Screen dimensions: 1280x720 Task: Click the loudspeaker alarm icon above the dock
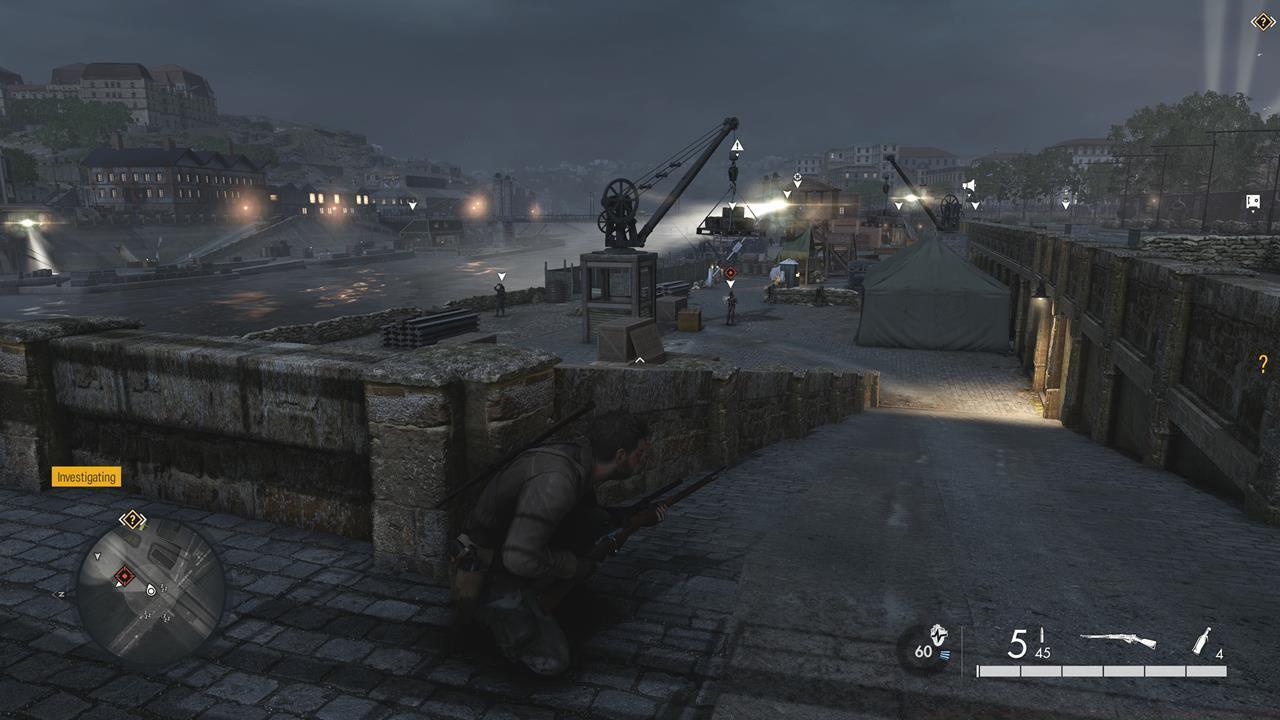[x=969, y=185]
